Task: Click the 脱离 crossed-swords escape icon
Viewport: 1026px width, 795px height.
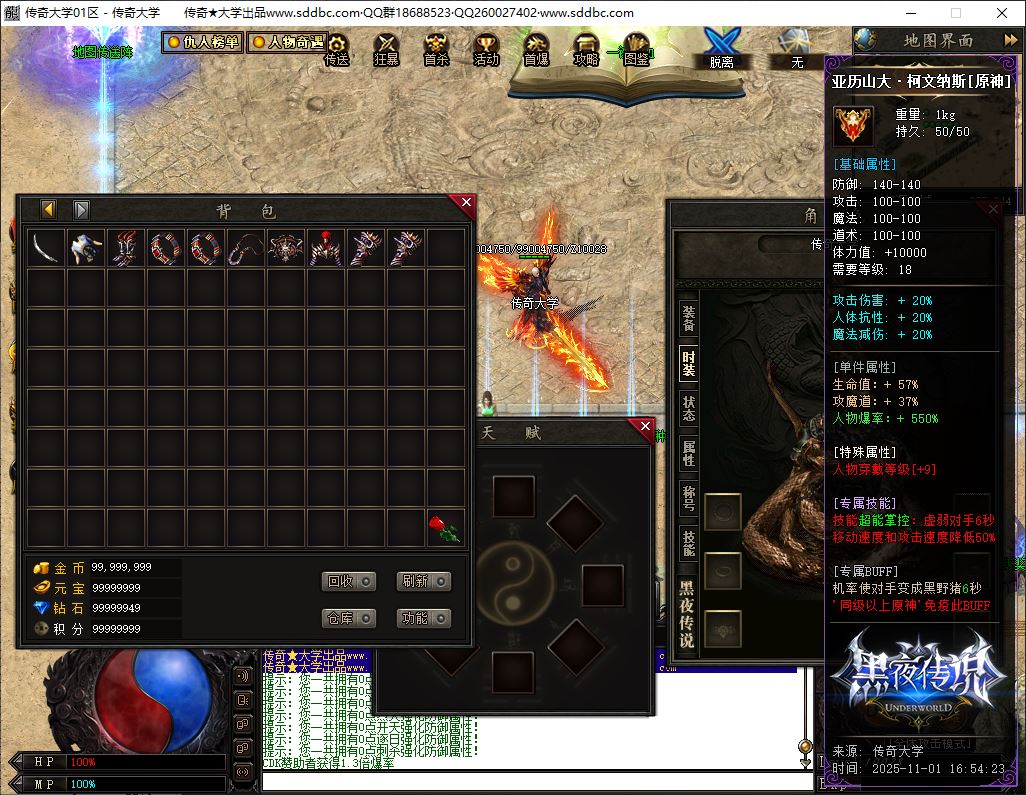Action: (721, 47)
